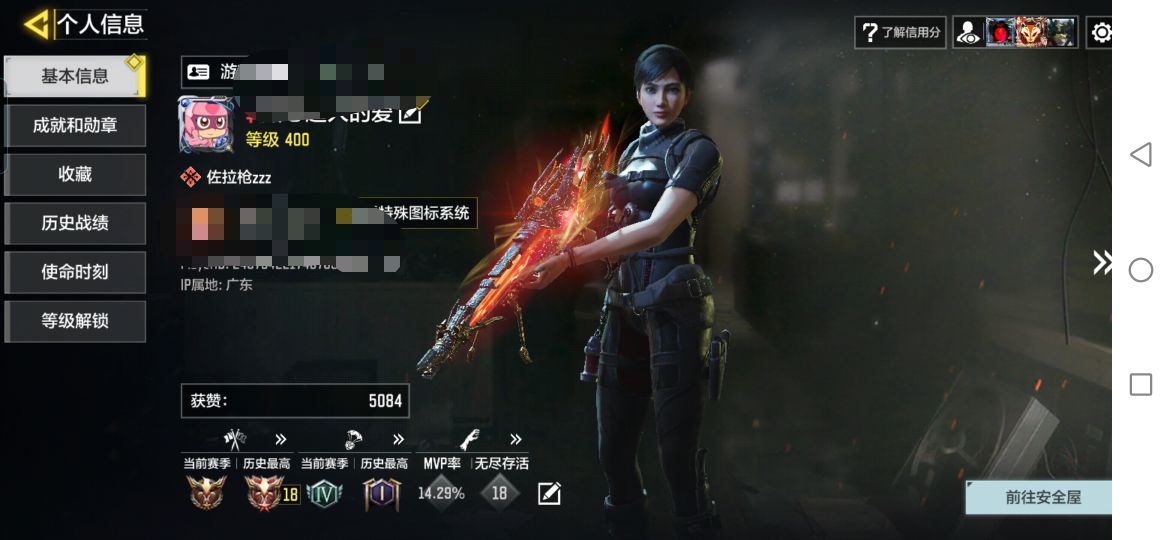Click the pink cartoon player avatar

click(x=207, y=125)
